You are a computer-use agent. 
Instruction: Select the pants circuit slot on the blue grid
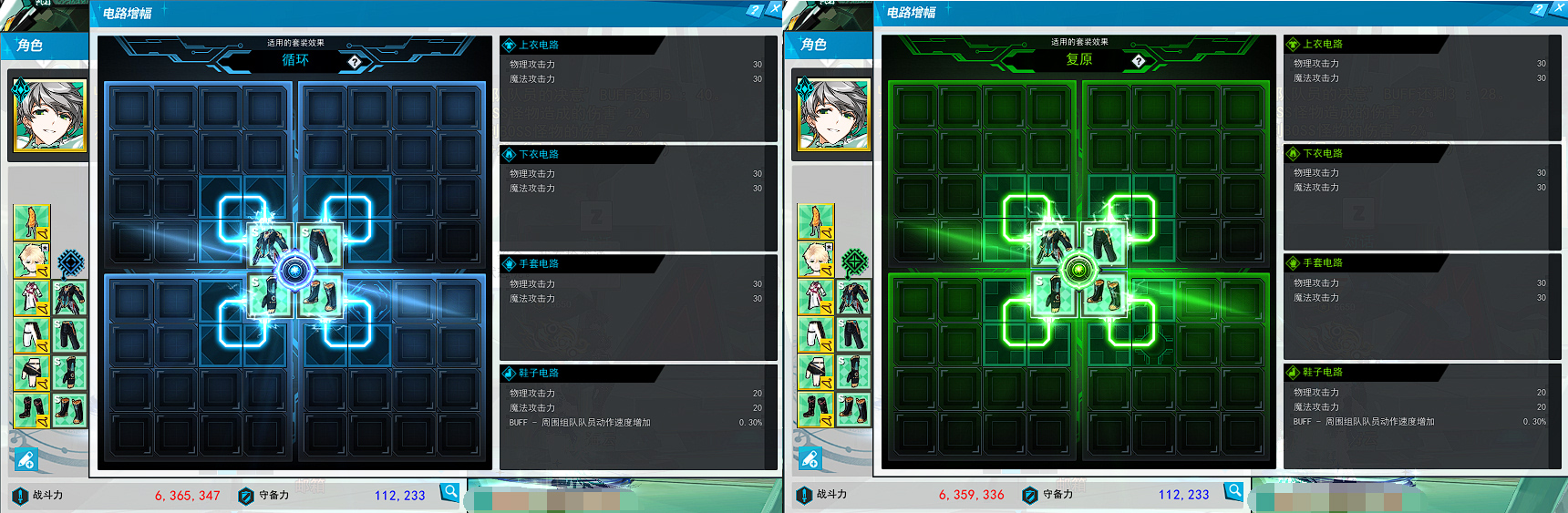pos(320,246)
